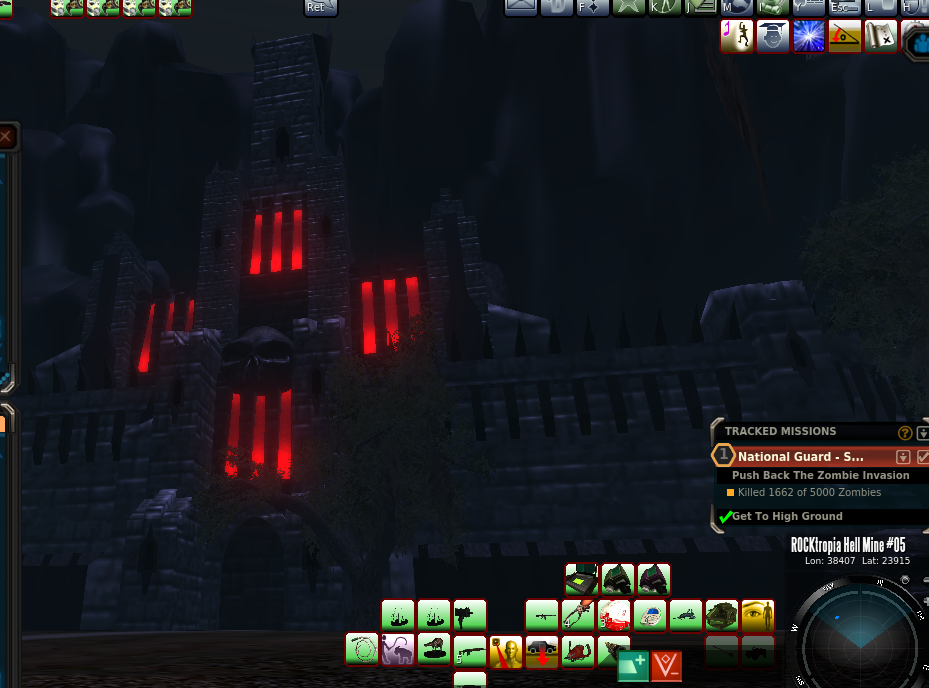This screenshot has height=688, width=929.
Task: Click the red V minus button
Action: click(x=667, y=665)
